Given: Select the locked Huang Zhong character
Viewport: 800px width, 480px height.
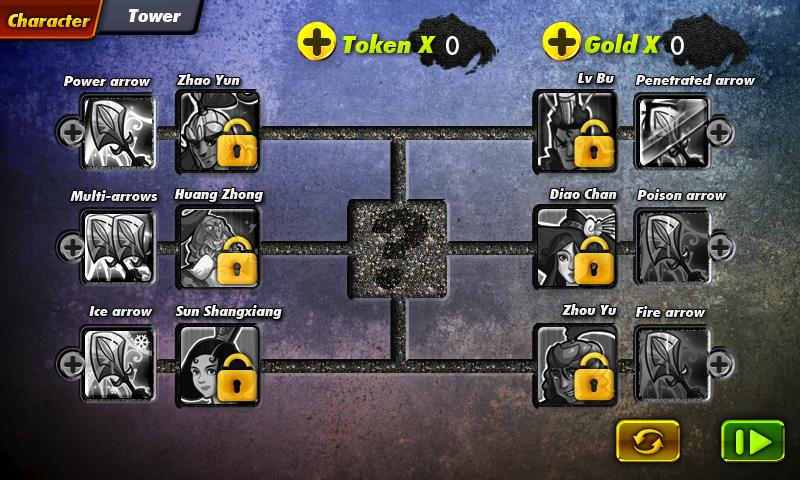Looking at the screenshot, I should click(x=217, y=246).
